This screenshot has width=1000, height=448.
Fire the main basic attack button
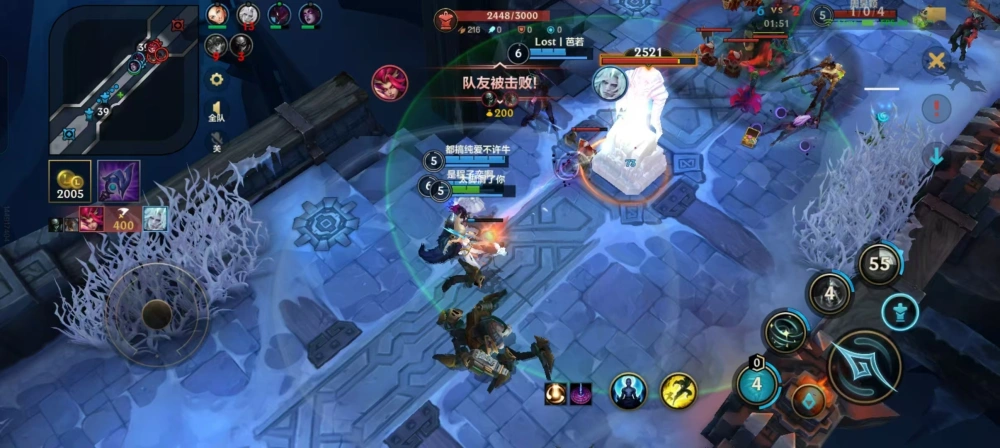point(864,366)
